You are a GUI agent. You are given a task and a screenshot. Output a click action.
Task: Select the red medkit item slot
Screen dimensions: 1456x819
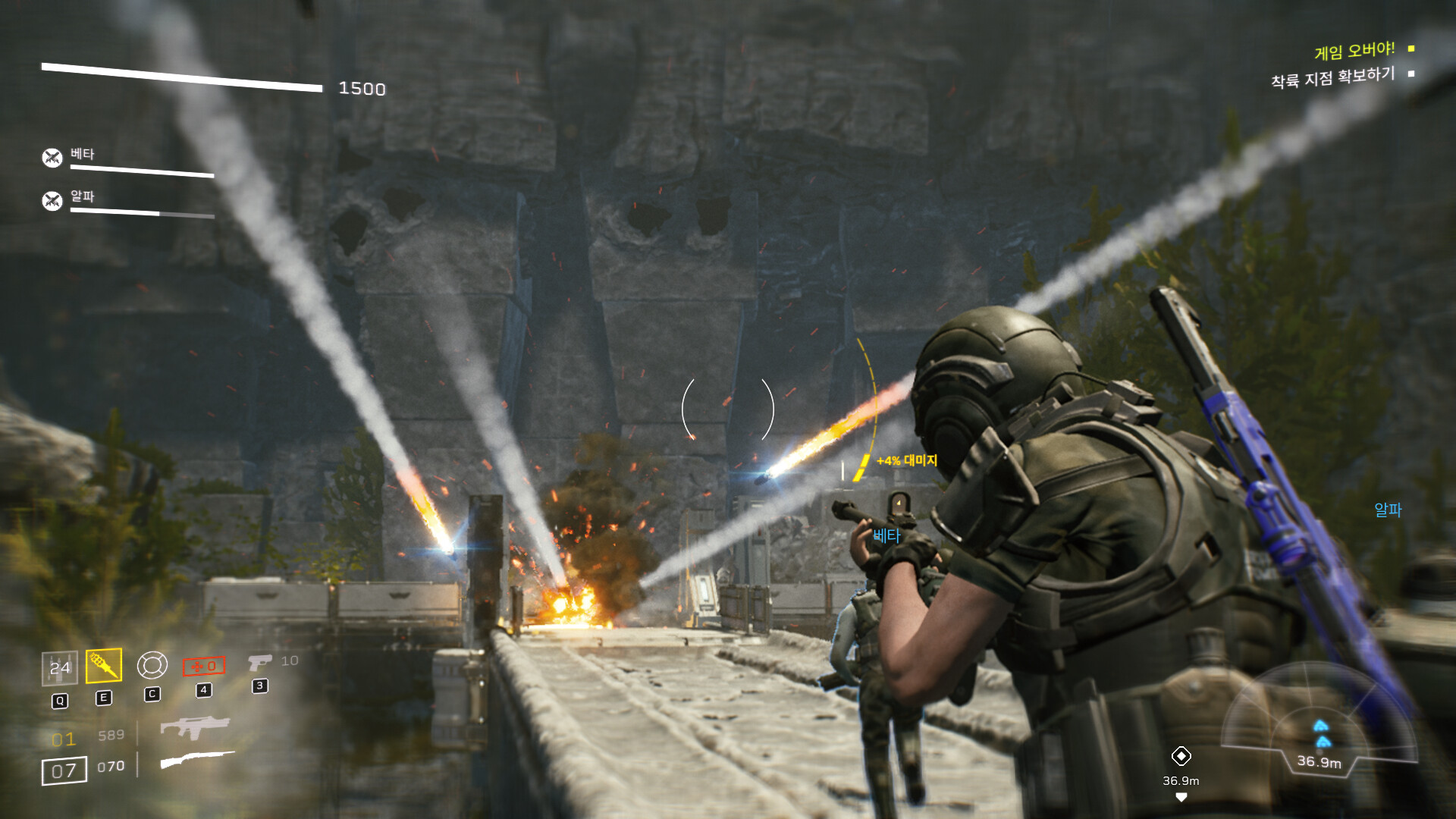pos(204,666)
